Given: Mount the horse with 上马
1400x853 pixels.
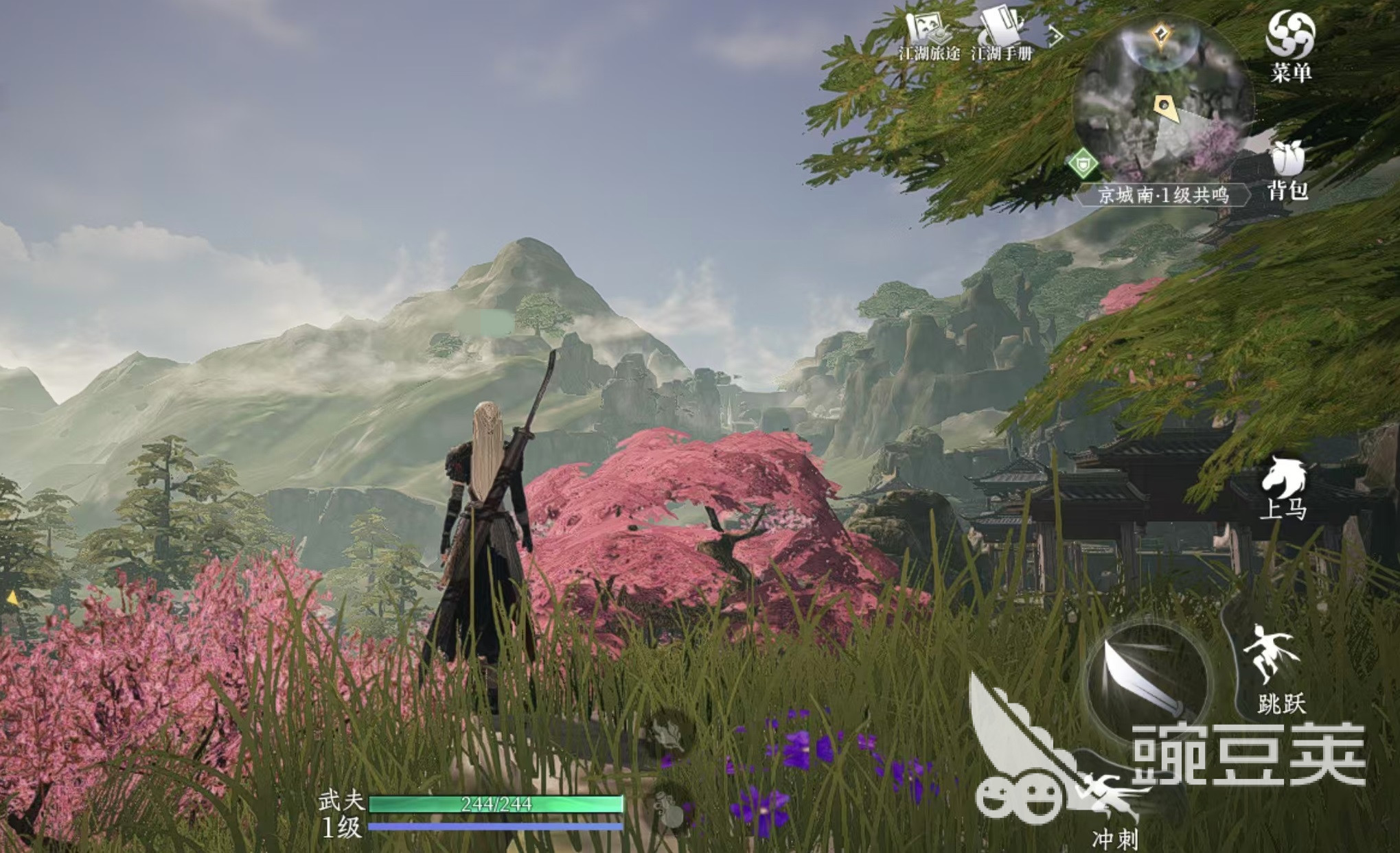Looking at the screenshot, I should (1283, 487).
